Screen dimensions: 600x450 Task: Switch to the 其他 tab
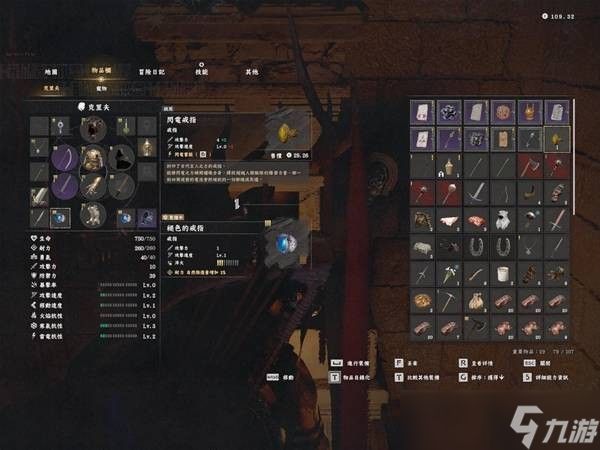click(252, 72)
